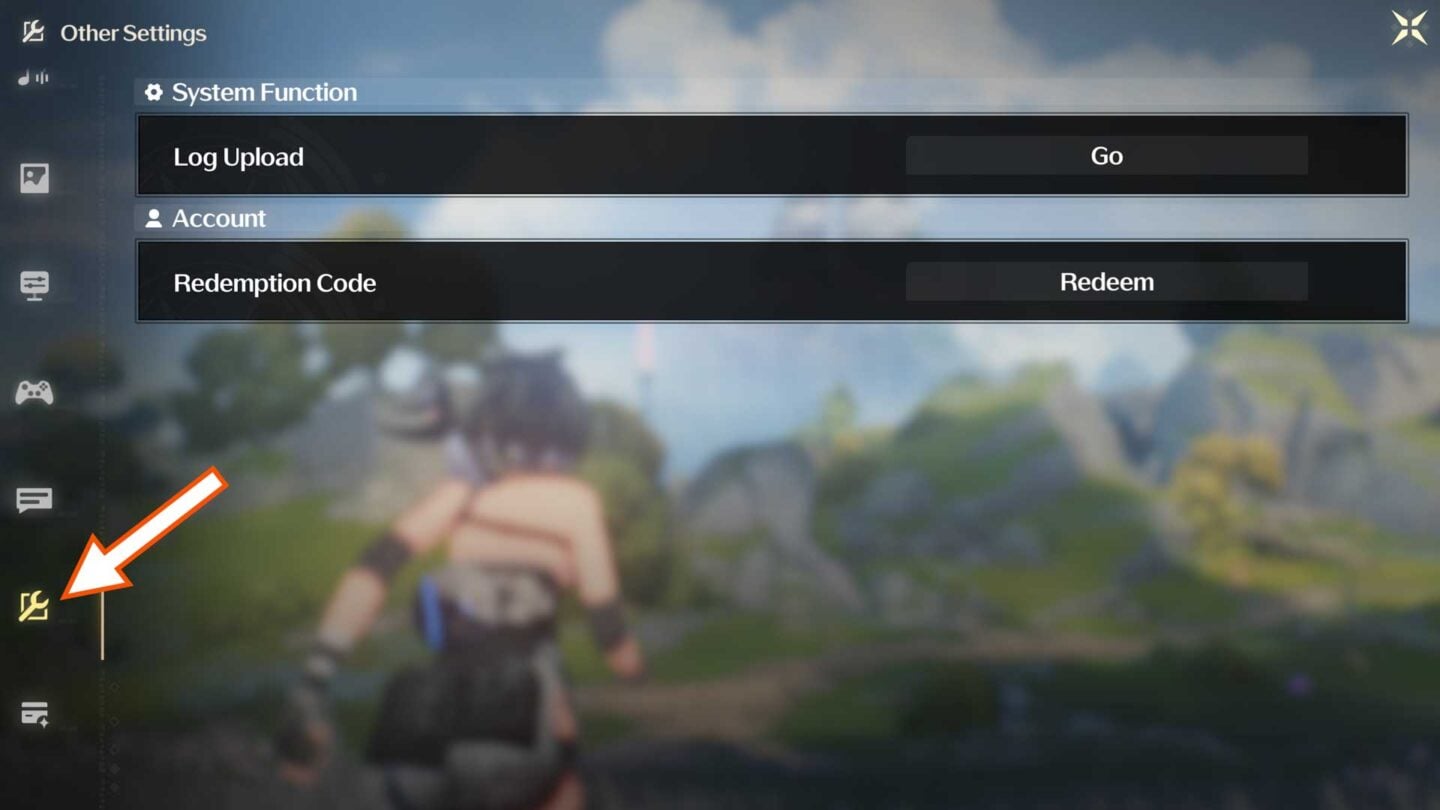Switch to the gamepad controls tab
1440x810 pixels.
34,393
